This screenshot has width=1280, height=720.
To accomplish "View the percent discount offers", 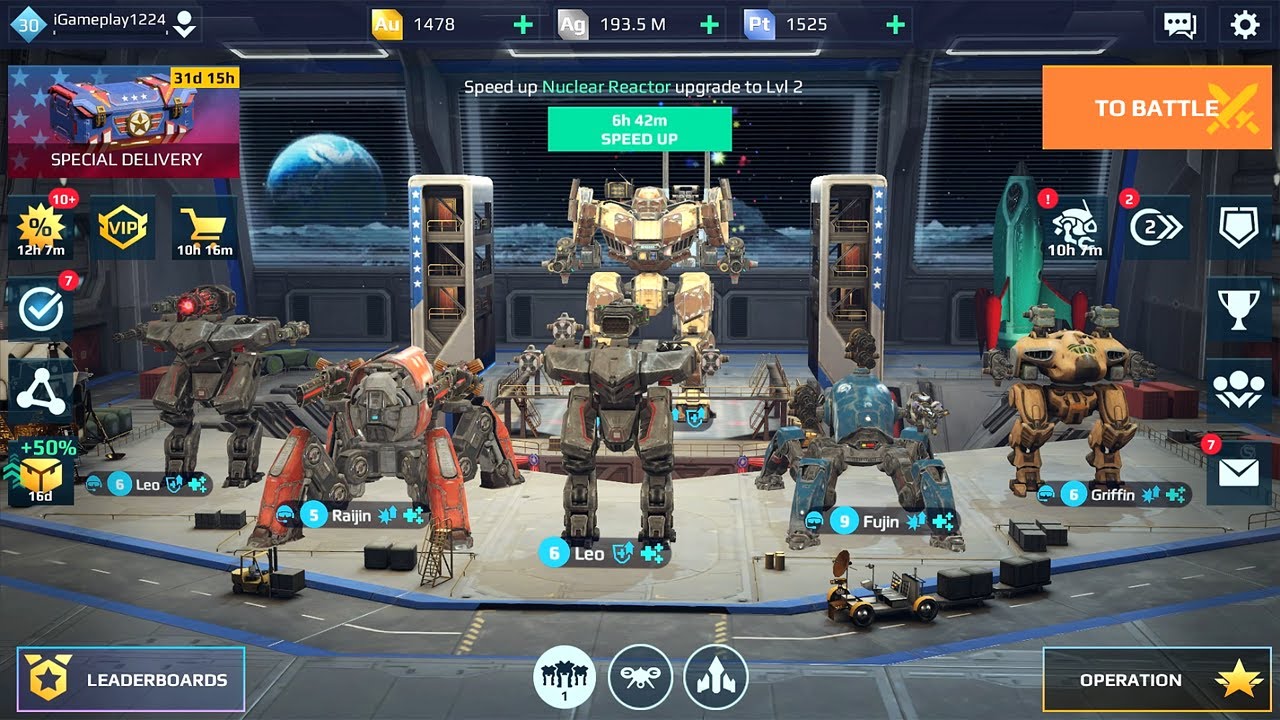I will [41, 228].
